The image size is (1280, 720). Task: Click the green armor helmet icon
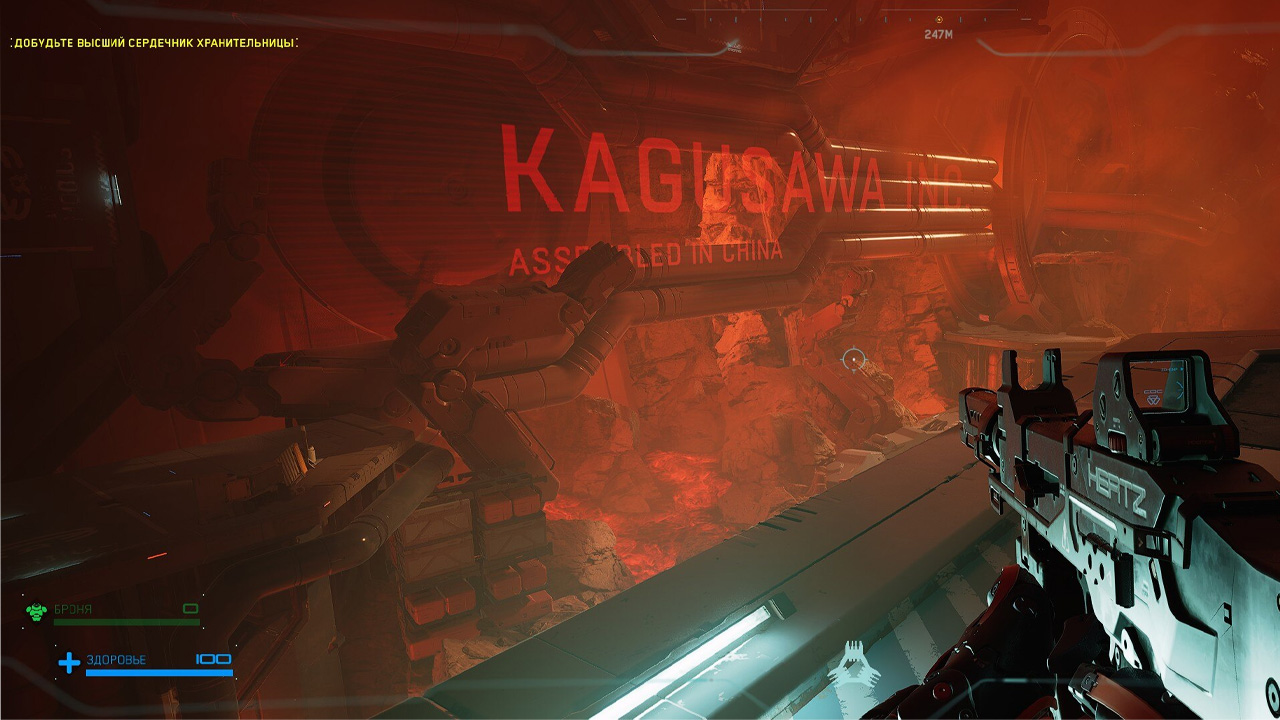pos(37,610)
